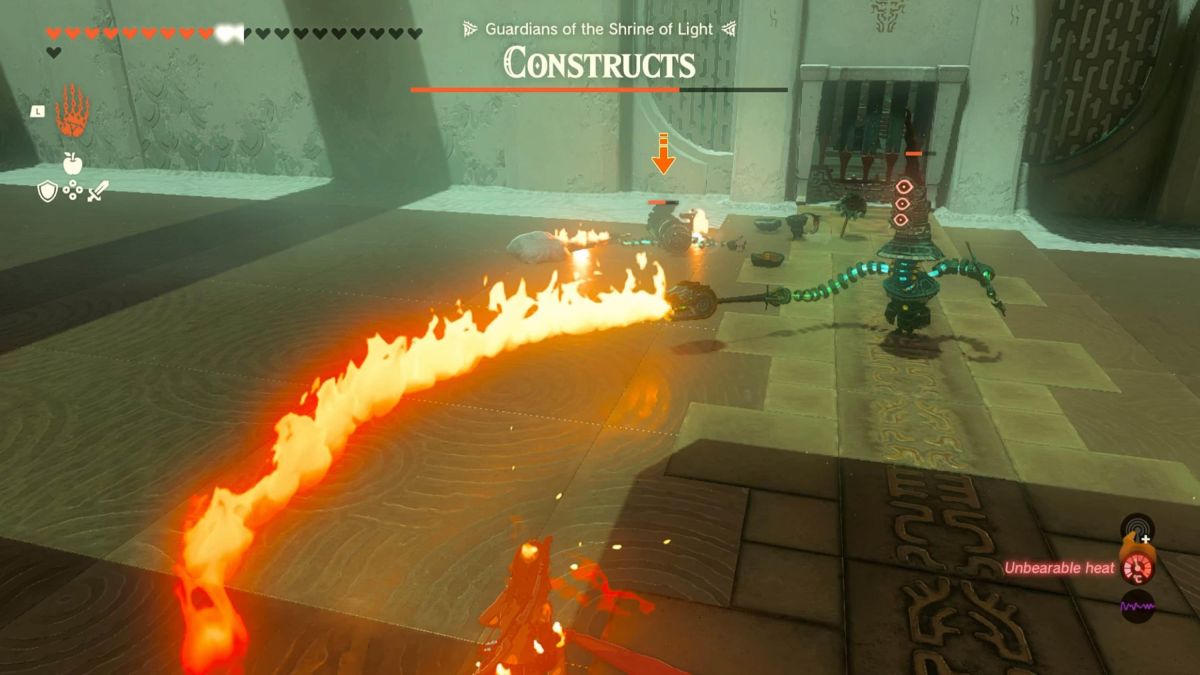Screen dimensions: 1200x675
Task: Click the Sensor+ radar icon
Action: [x=1137, y=527]
